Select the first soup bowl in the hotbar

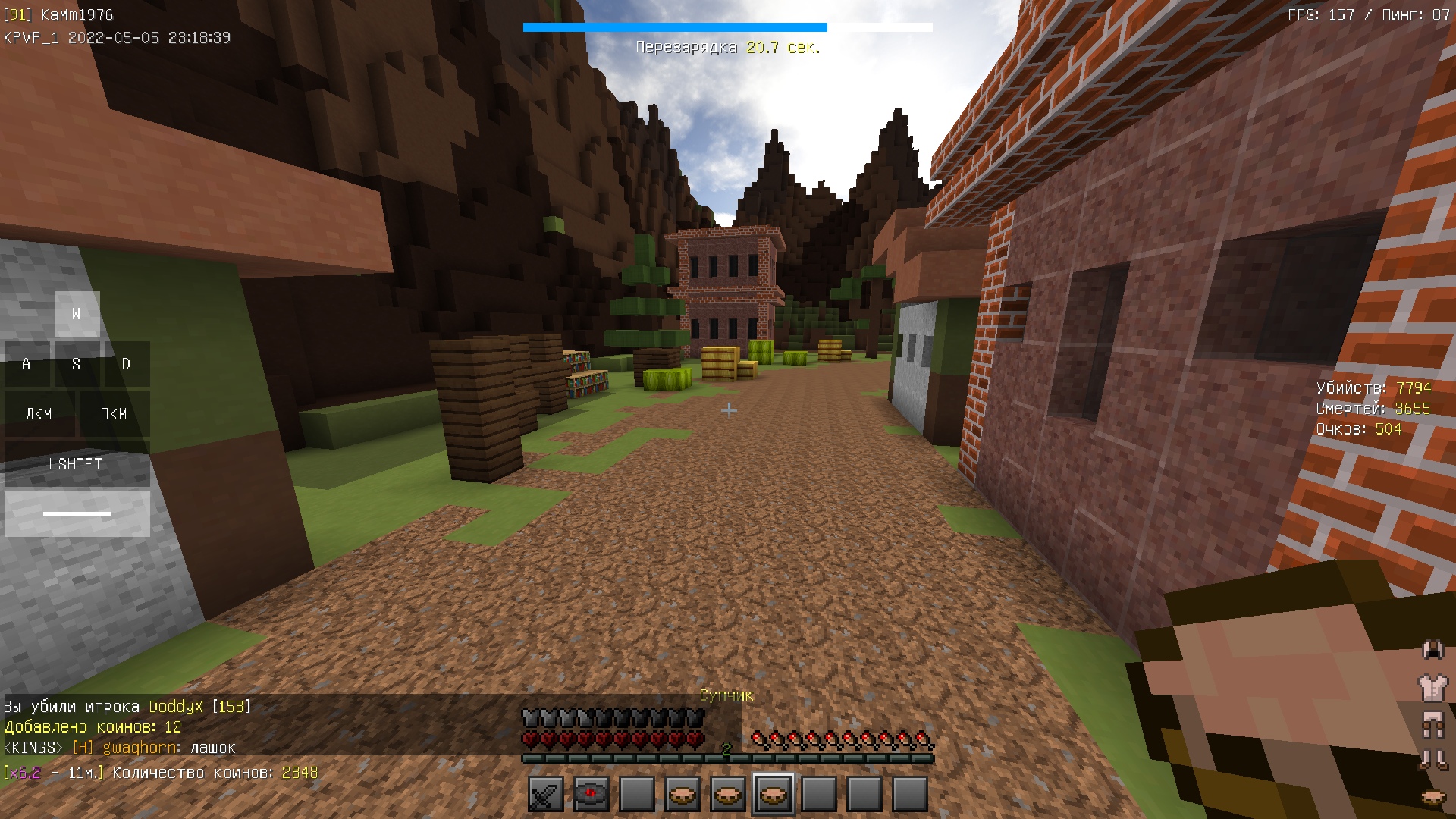[682, 794]
